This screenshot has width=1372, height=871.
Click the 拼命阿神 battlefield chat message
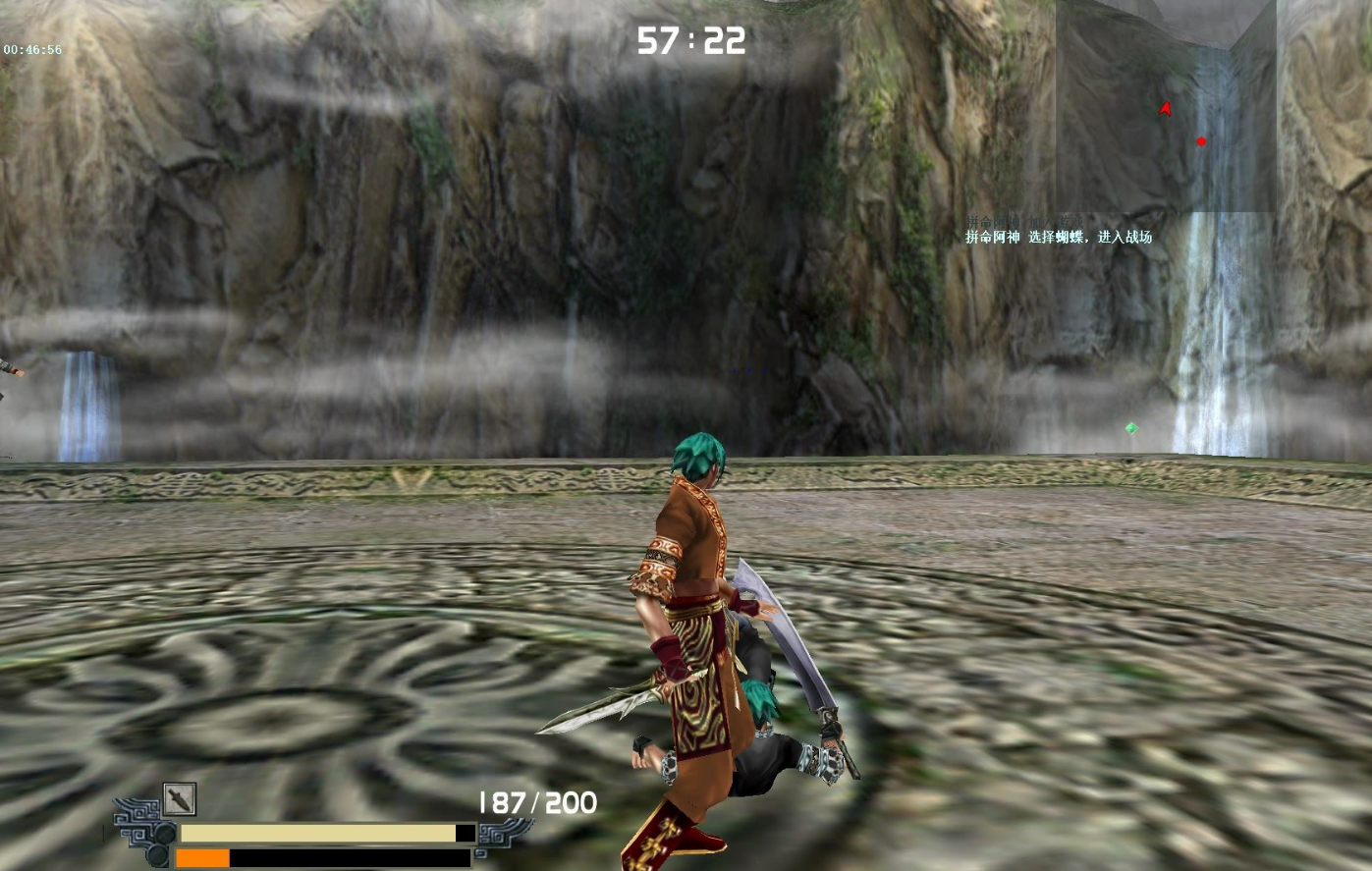coord(1058,237)
